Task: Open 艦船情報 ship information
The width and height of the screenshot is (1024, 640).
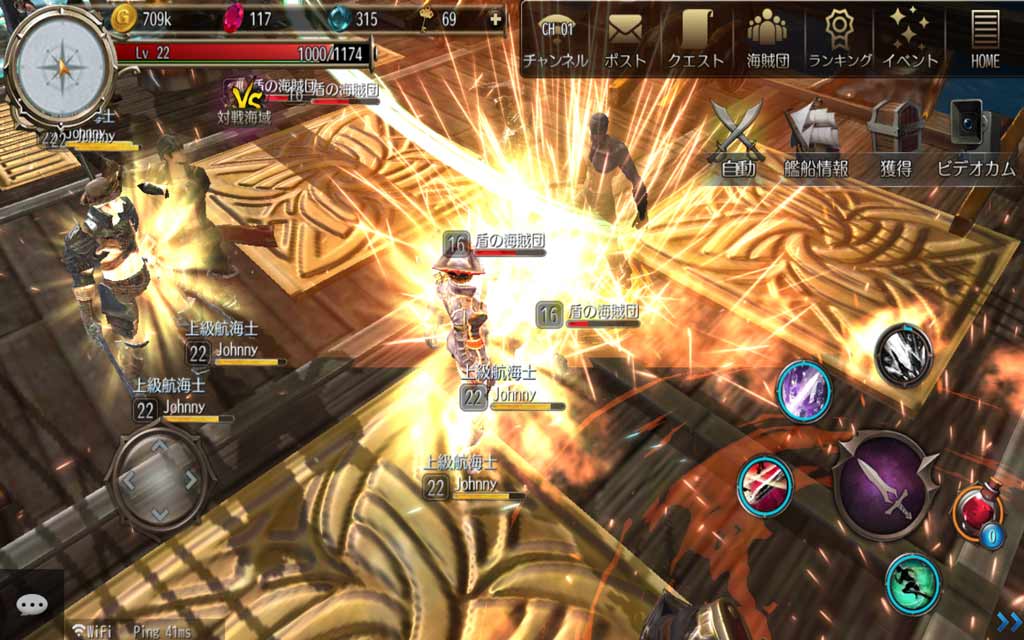Action: tap(815, 138)
